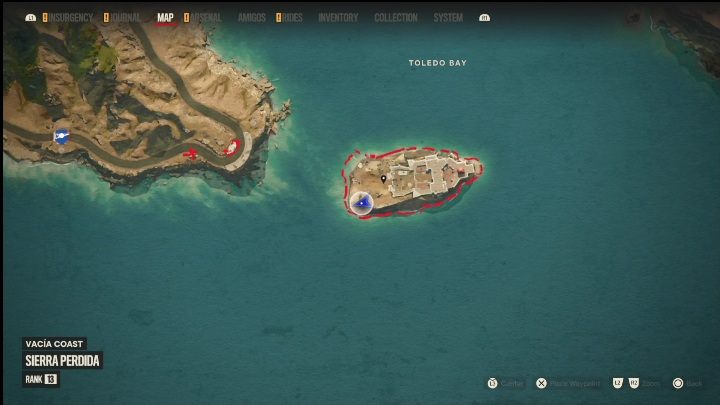
Task: Switch to the Journal tab
Action: [x=126, y=18]
